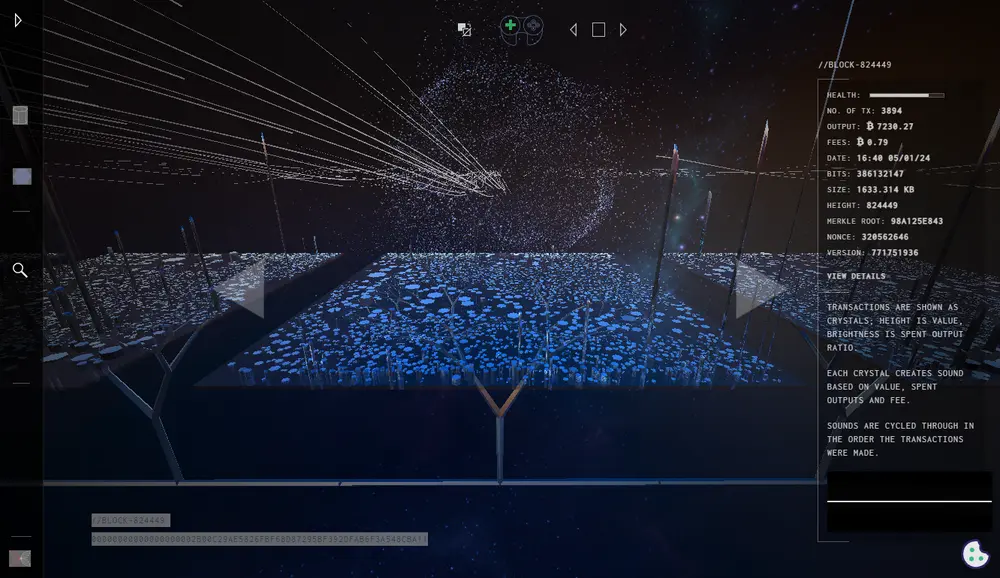Navigate left with the large triangle arrow
The image size is (1000, 578).
(x=242, y=290)
